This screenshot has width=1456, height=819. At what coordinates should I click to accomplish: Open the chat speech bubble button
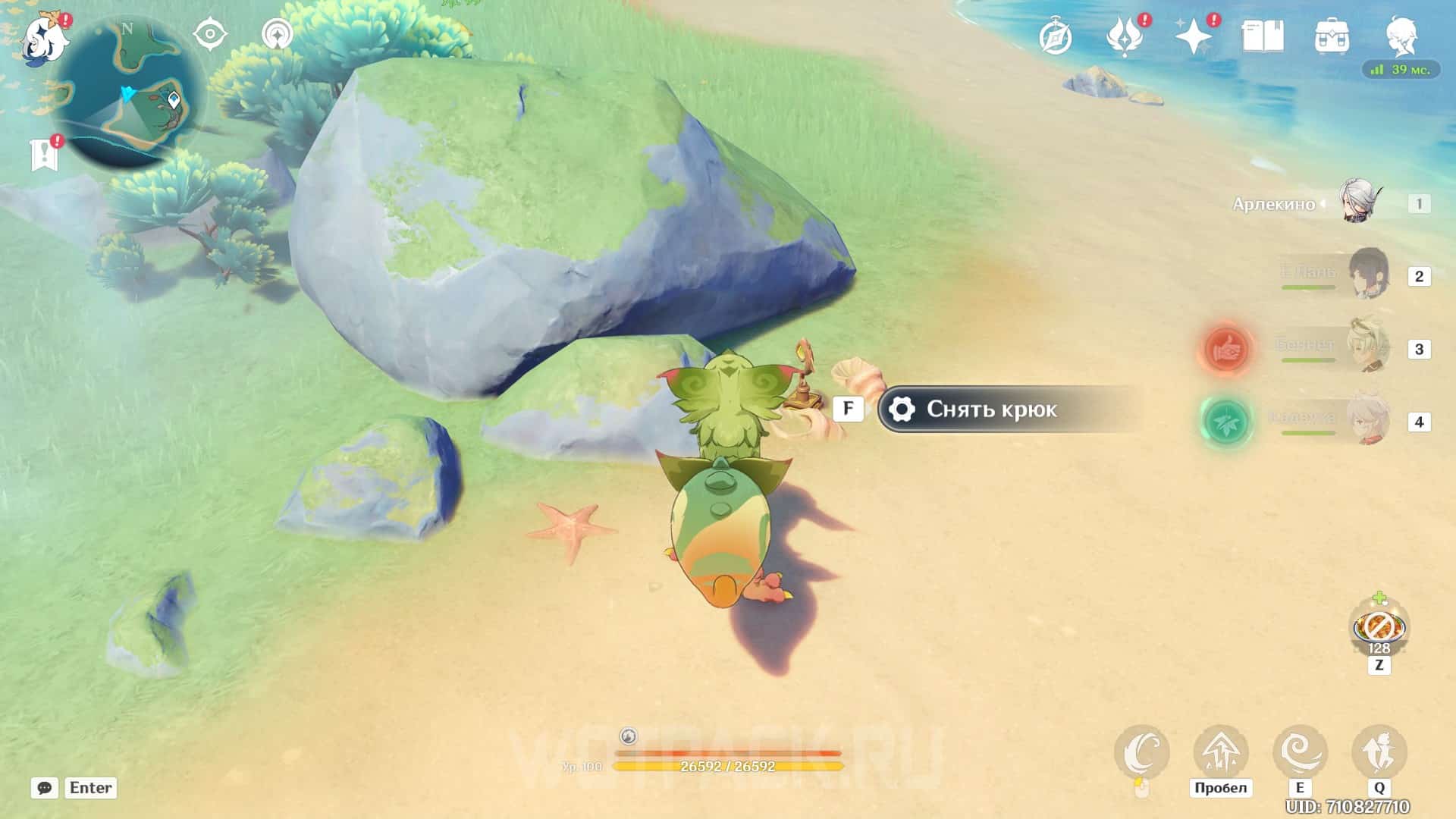pyautogui.click(x=45, y=788)
